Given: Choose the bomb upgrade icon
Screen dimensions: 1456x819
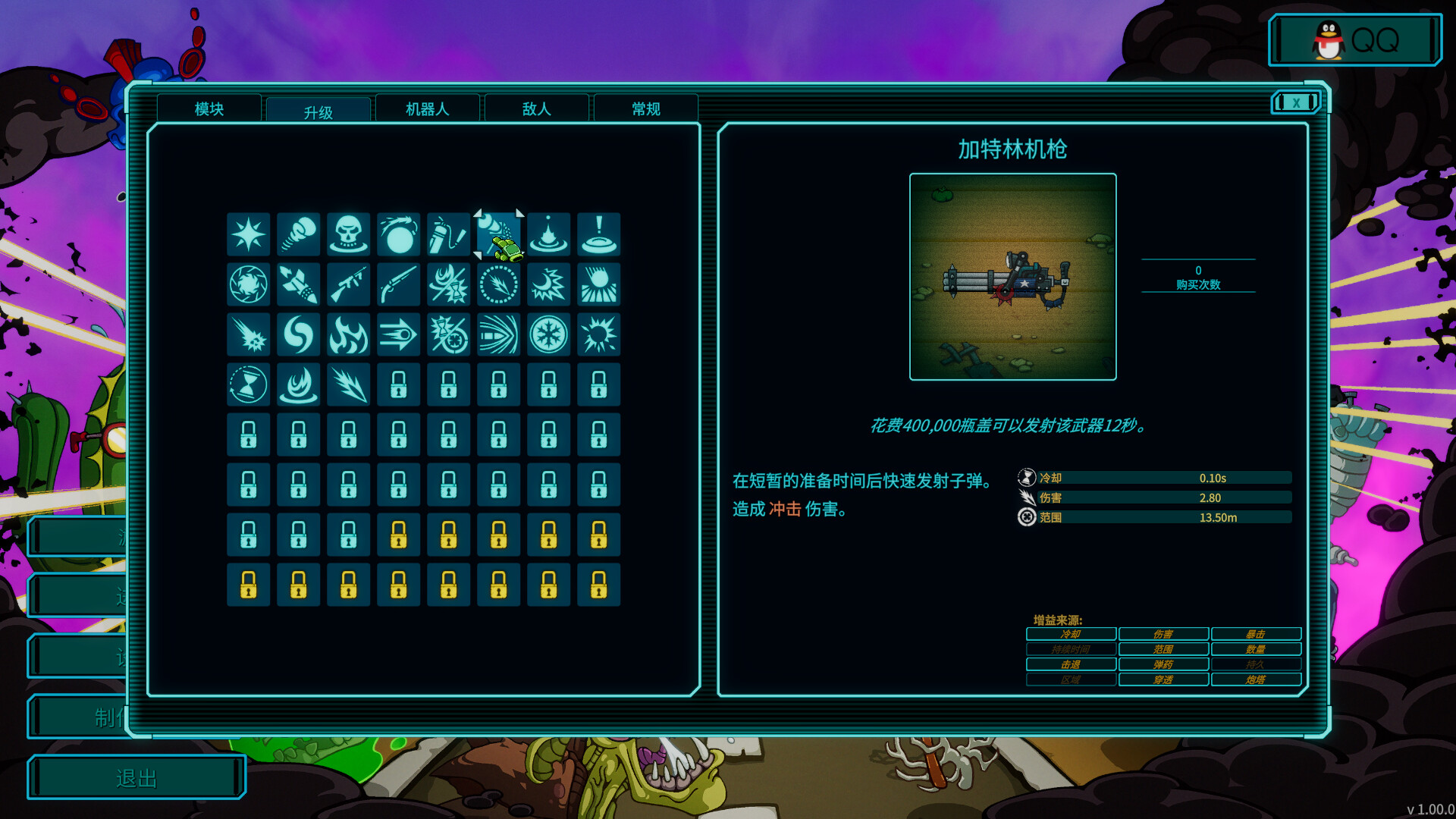Looking at the screenshot, I should pos(398,234).
